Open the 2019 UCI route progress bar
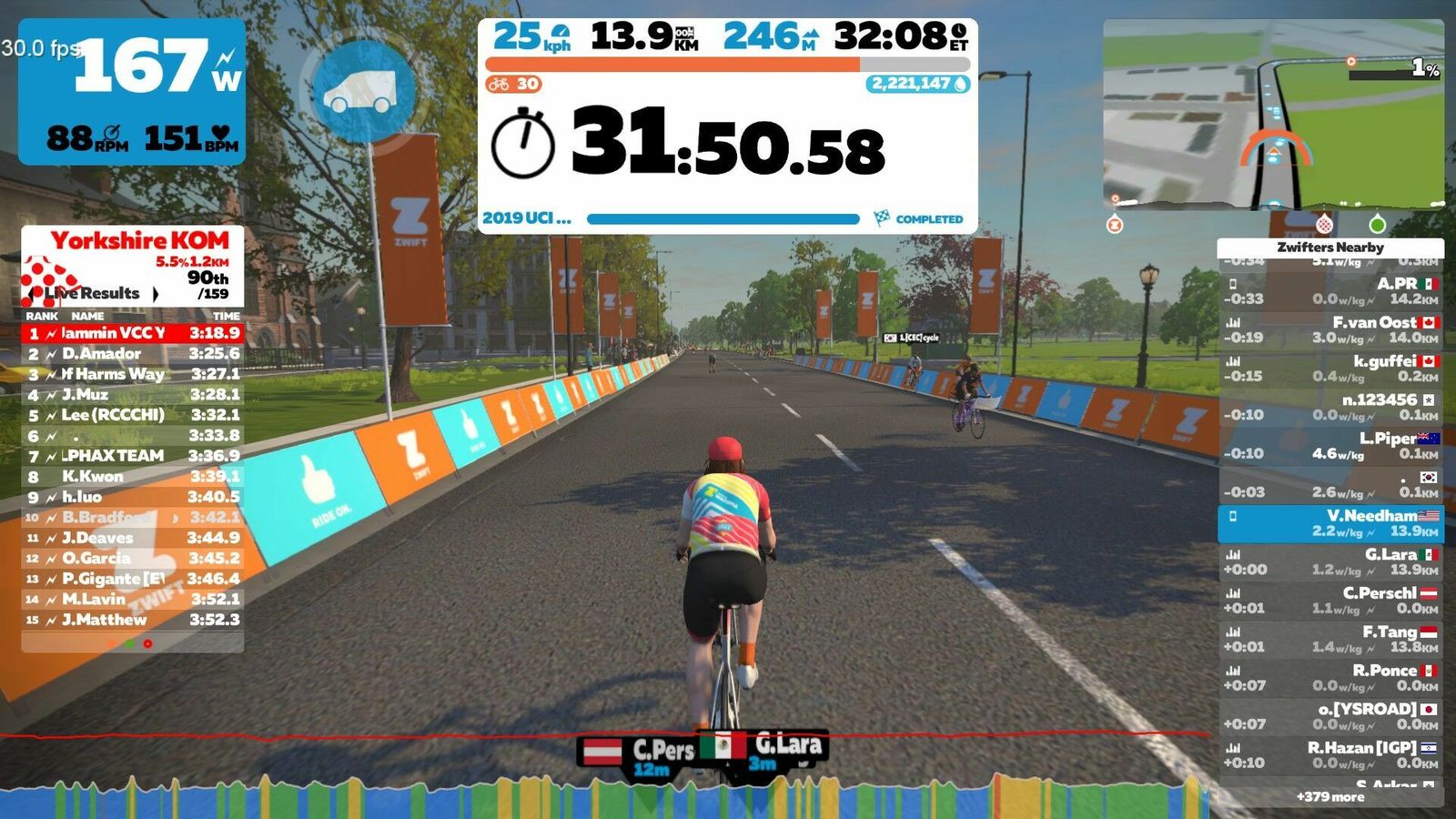Image resolution: width=1456 pixels, height=819 pixels. coord(723,219)
